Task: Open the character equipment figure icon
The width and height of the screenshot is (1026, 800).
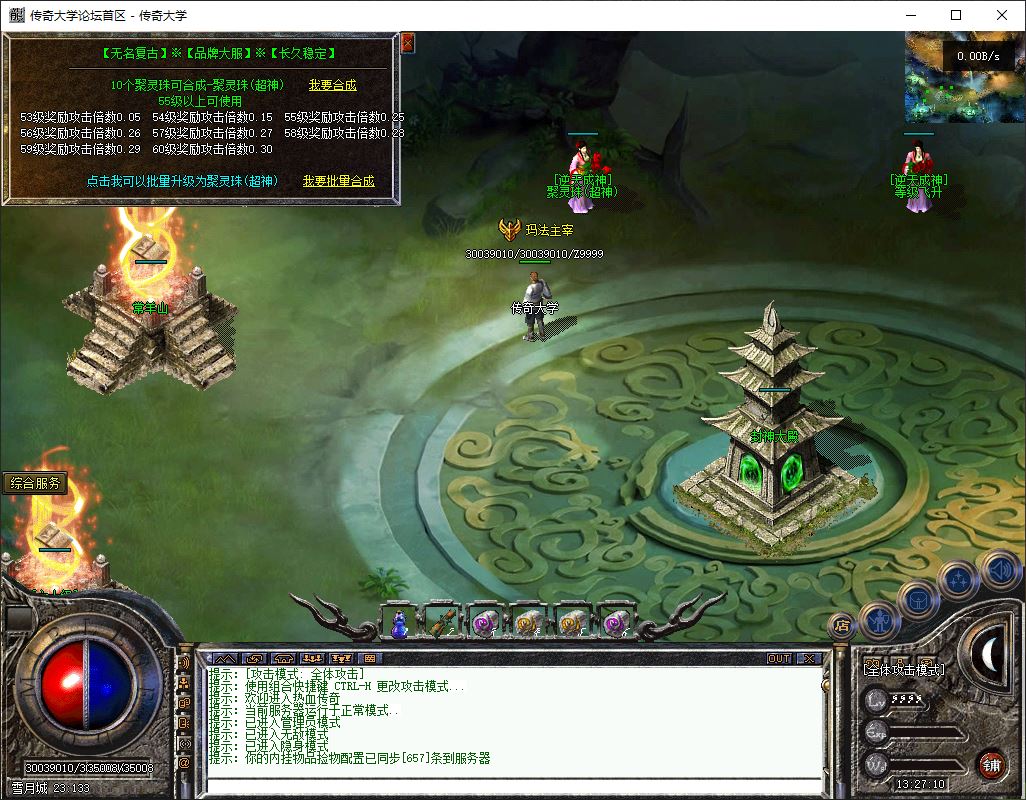Action: (879, 620)
